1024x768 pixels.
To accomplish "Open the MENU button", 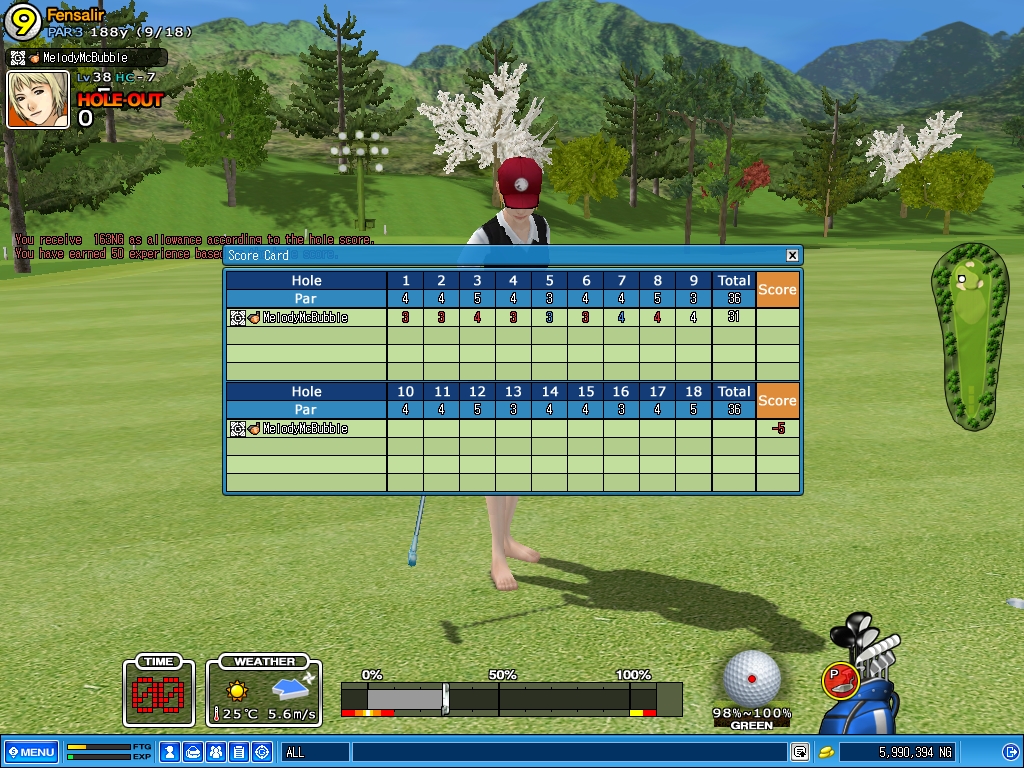I will (31, 752).
